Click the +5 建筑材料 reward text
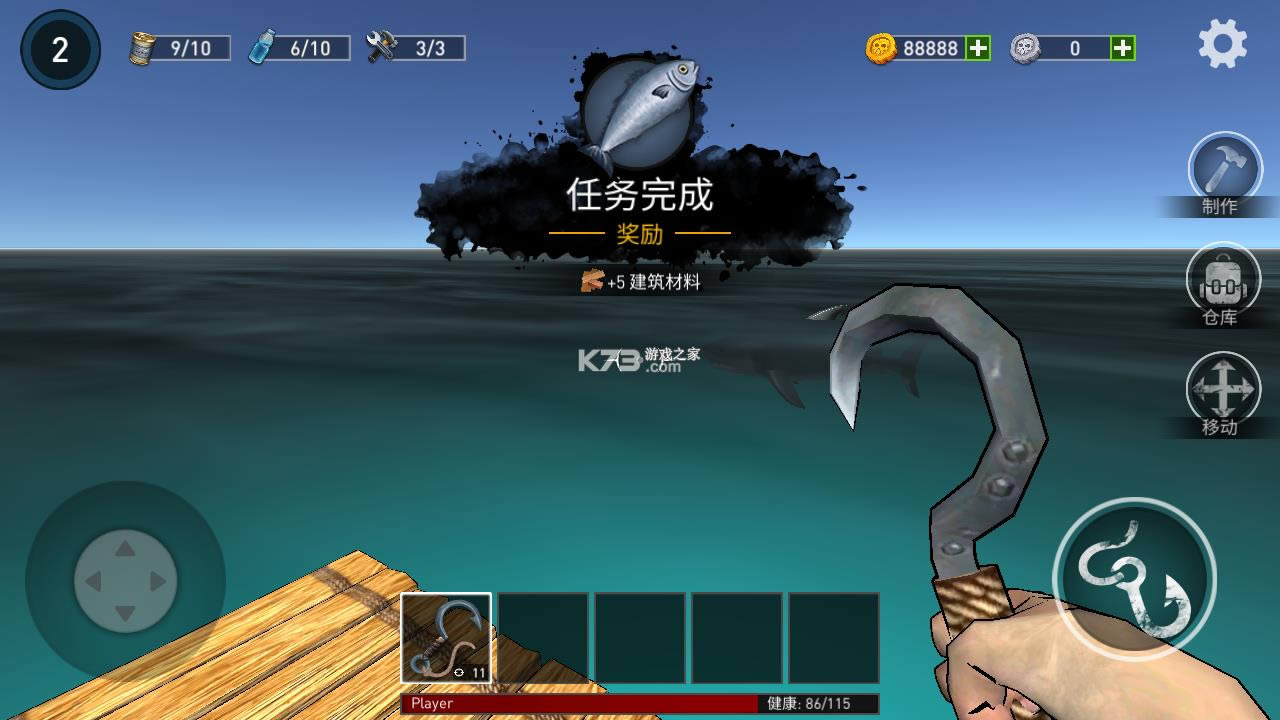 pos(640,283)
